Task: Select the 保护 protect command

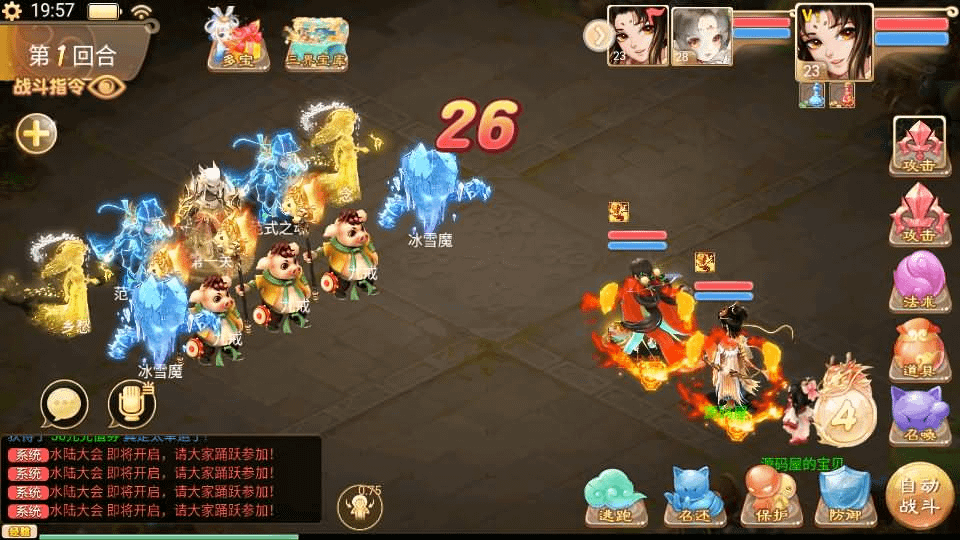Action: point(769,497)
